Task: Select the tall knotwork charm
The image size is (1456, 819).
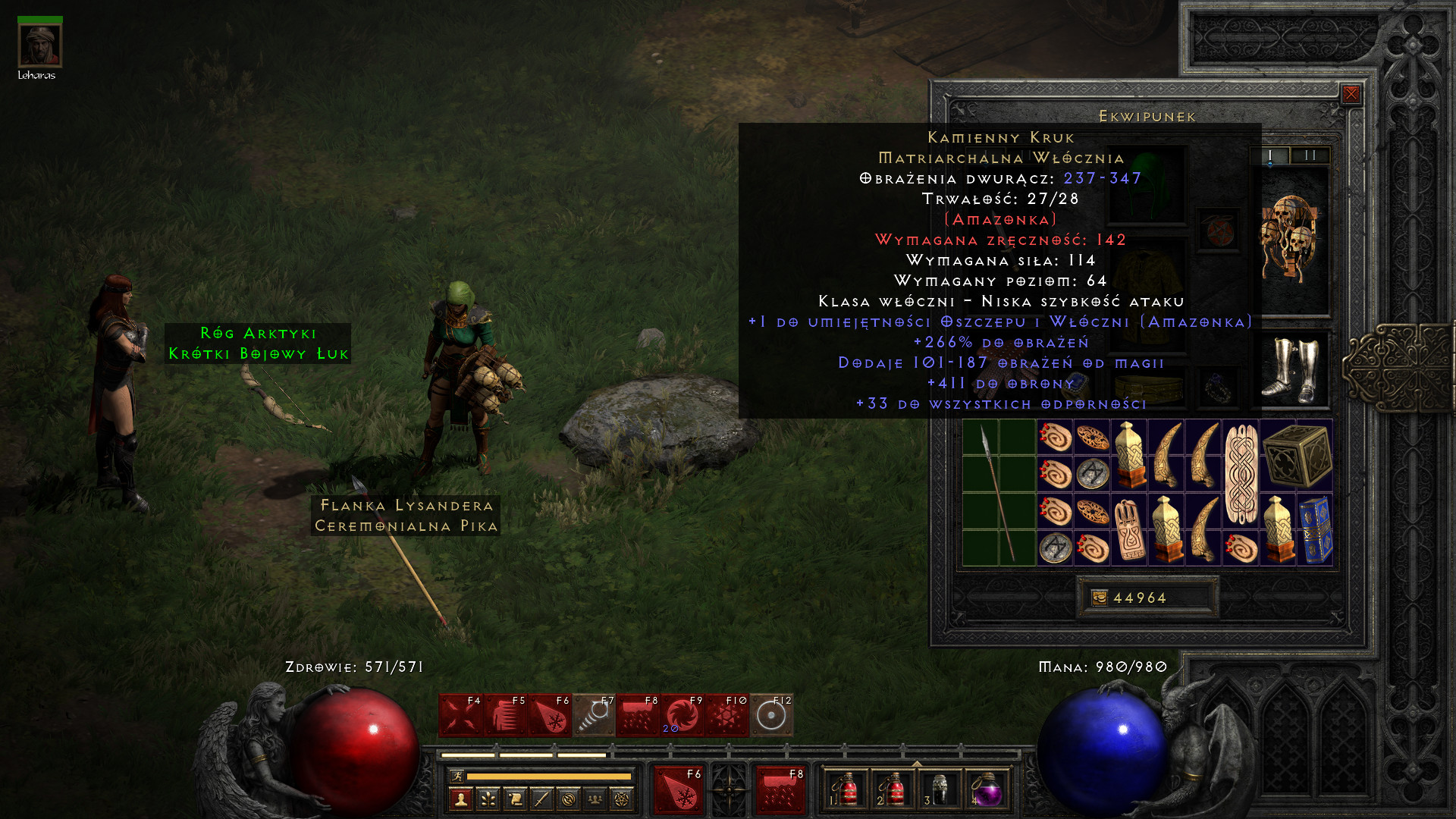Action: [x=1241, y=474]
